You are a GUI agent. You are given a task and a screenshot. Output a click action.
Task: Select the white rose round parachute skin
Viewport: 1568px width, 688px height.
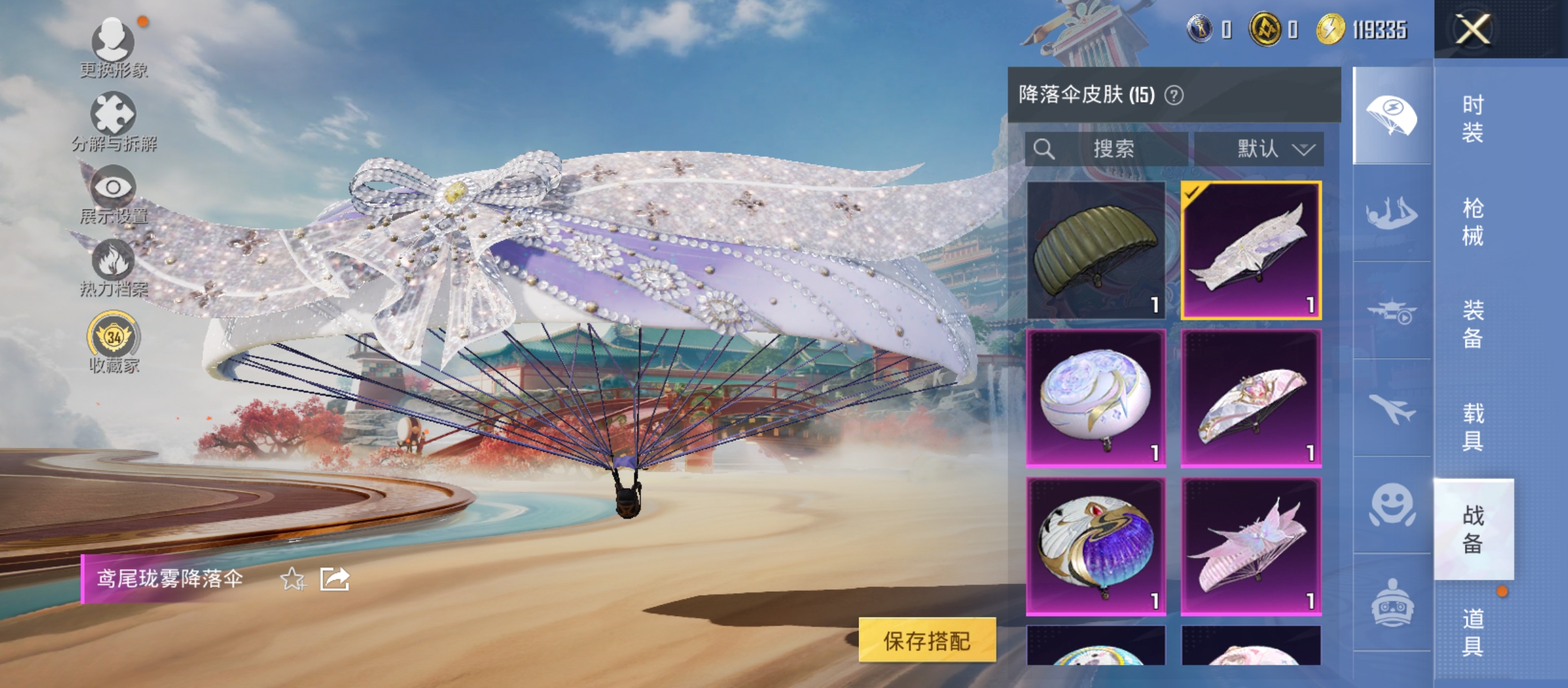[1096, 398]
